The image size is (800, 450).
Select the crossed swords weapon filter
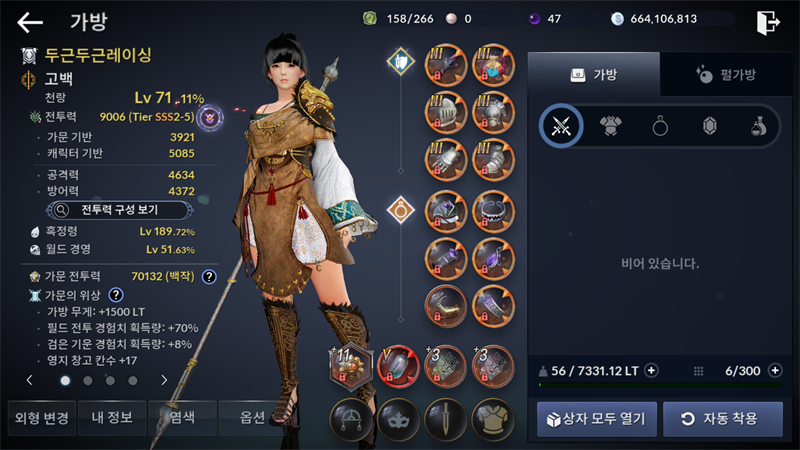[x=561, y=126]
